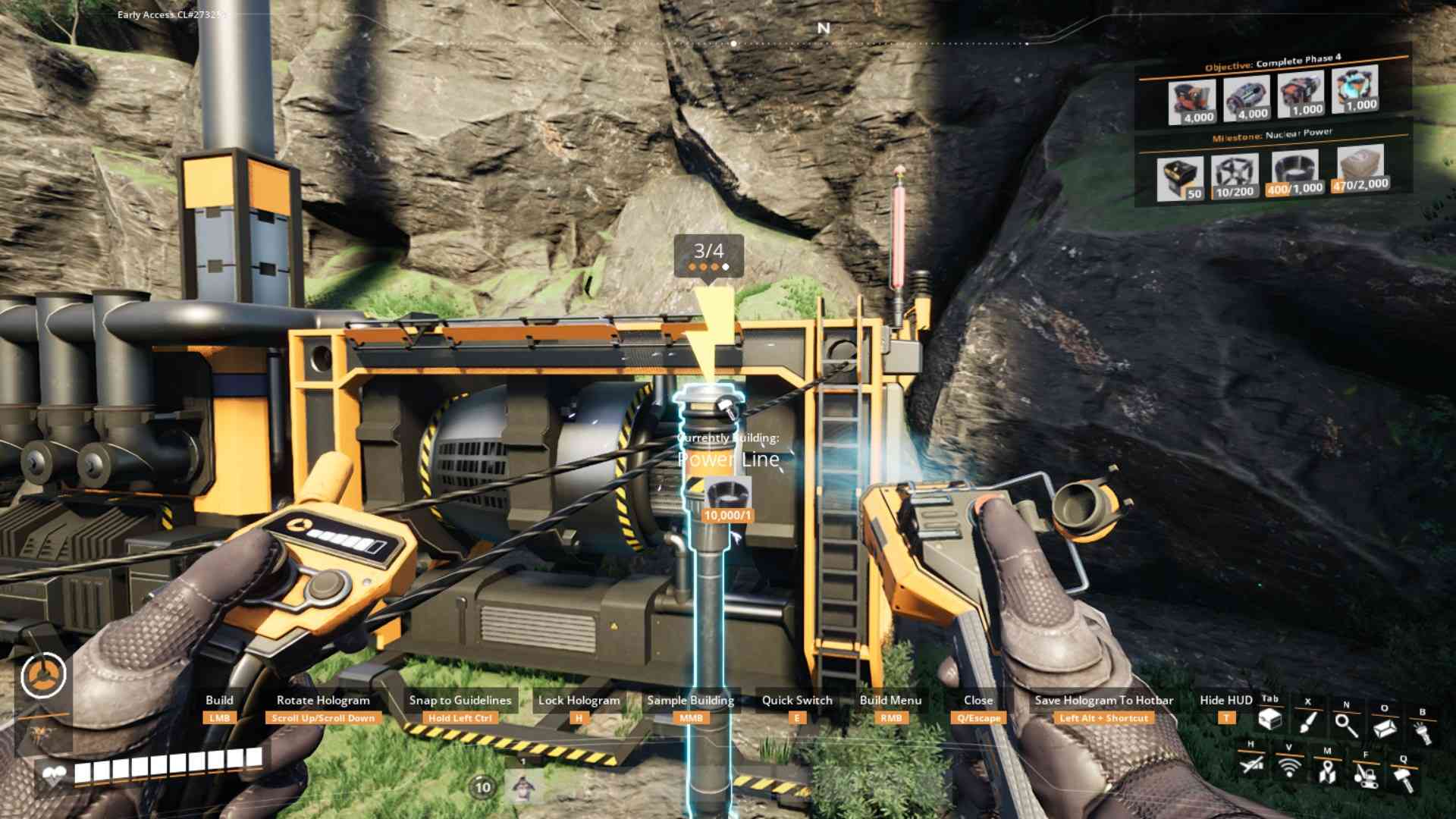Screen dimensions: 1456x819
Task: Activate the wireless signal scanner icon
Action: (x=1288, y=767)
